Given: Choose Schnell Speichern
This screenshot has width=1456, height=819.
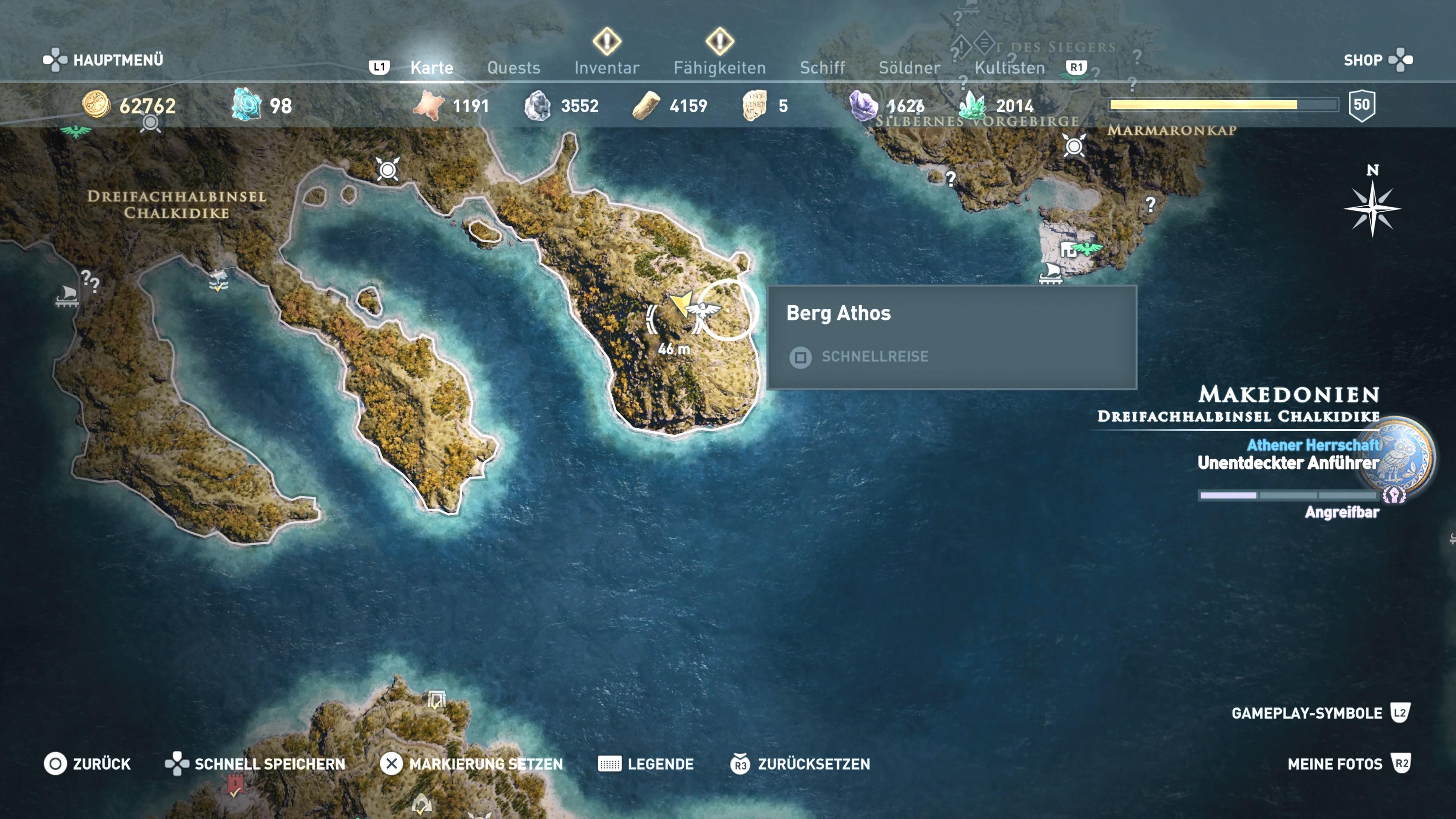Looking at the screenshot, I should pyautogui.click(x=256, y=764).
